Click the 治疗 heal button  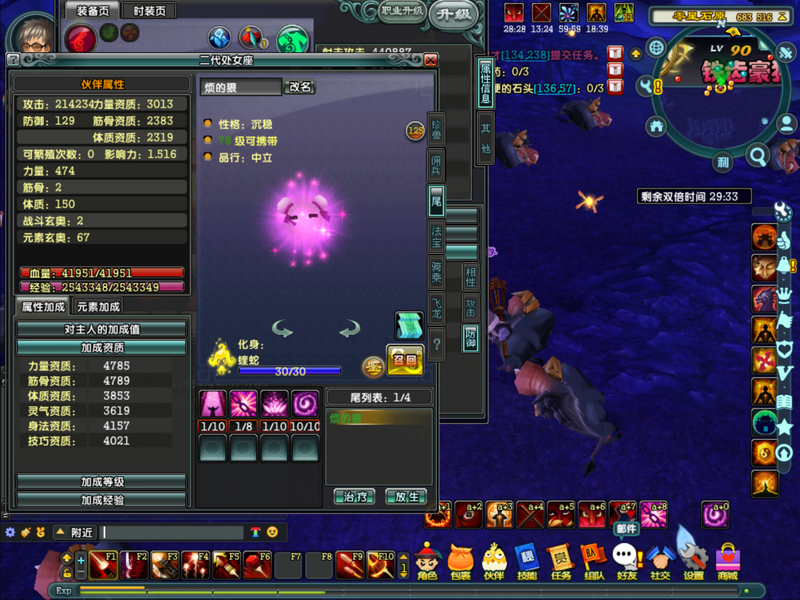tap(353, 496)
